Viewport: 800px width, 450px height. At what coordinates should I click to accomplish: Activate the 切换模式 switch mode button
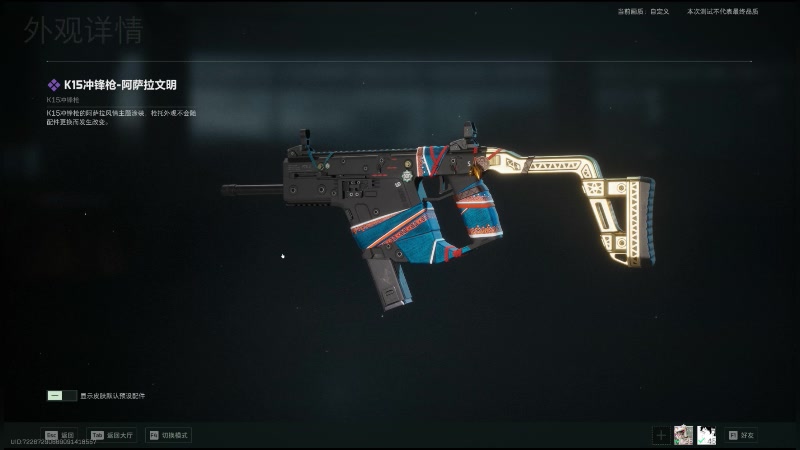click(x=168, y=435)
